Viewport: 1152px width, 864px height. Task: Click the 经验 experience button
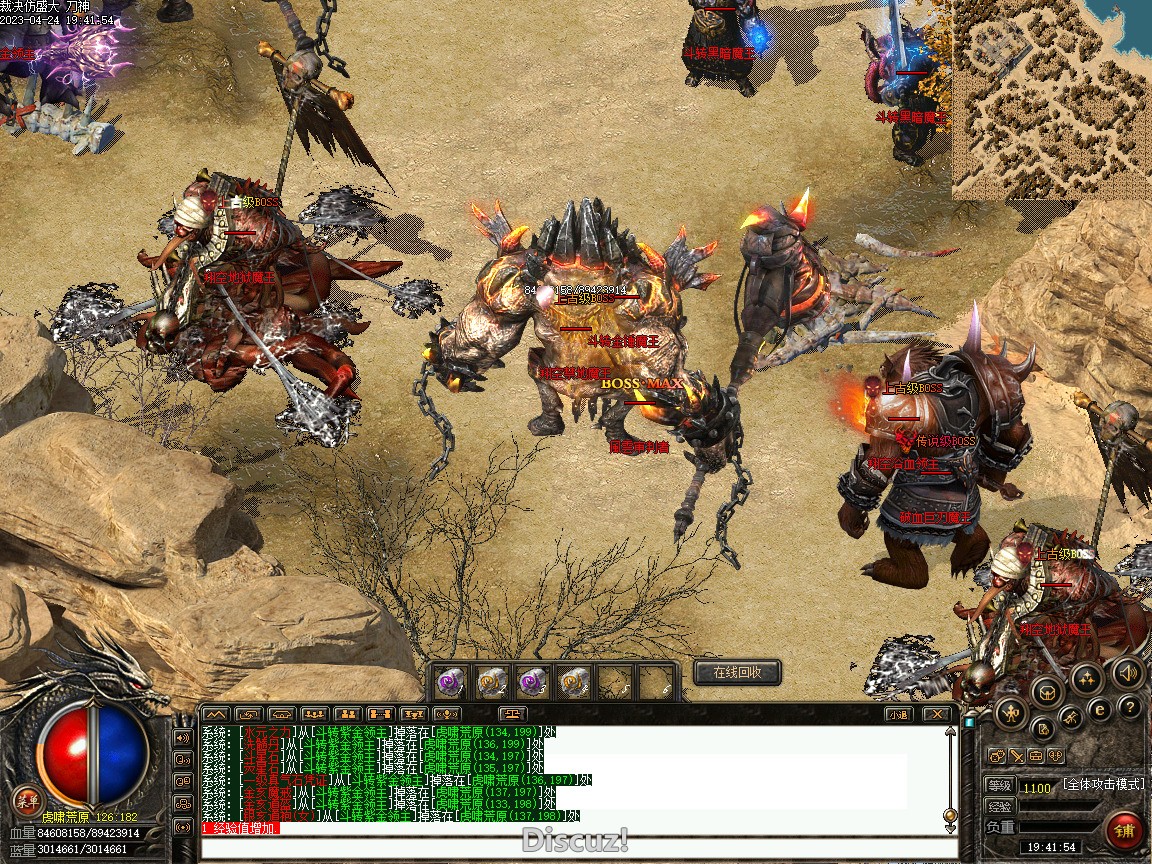pos(999,806)
